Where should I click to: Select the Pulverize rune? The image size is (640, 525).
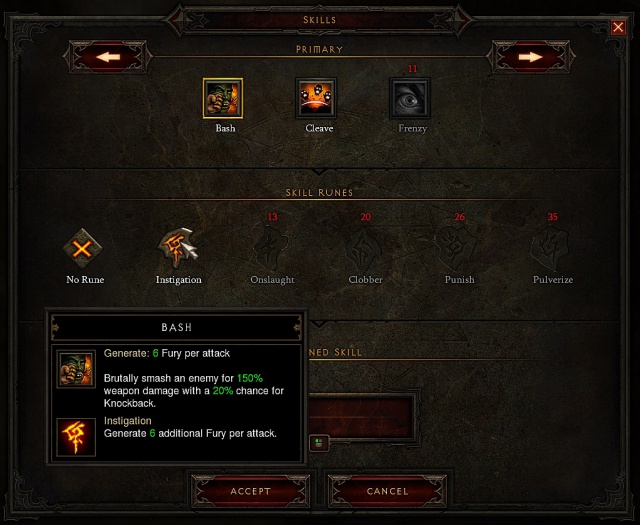click(552, 246)
